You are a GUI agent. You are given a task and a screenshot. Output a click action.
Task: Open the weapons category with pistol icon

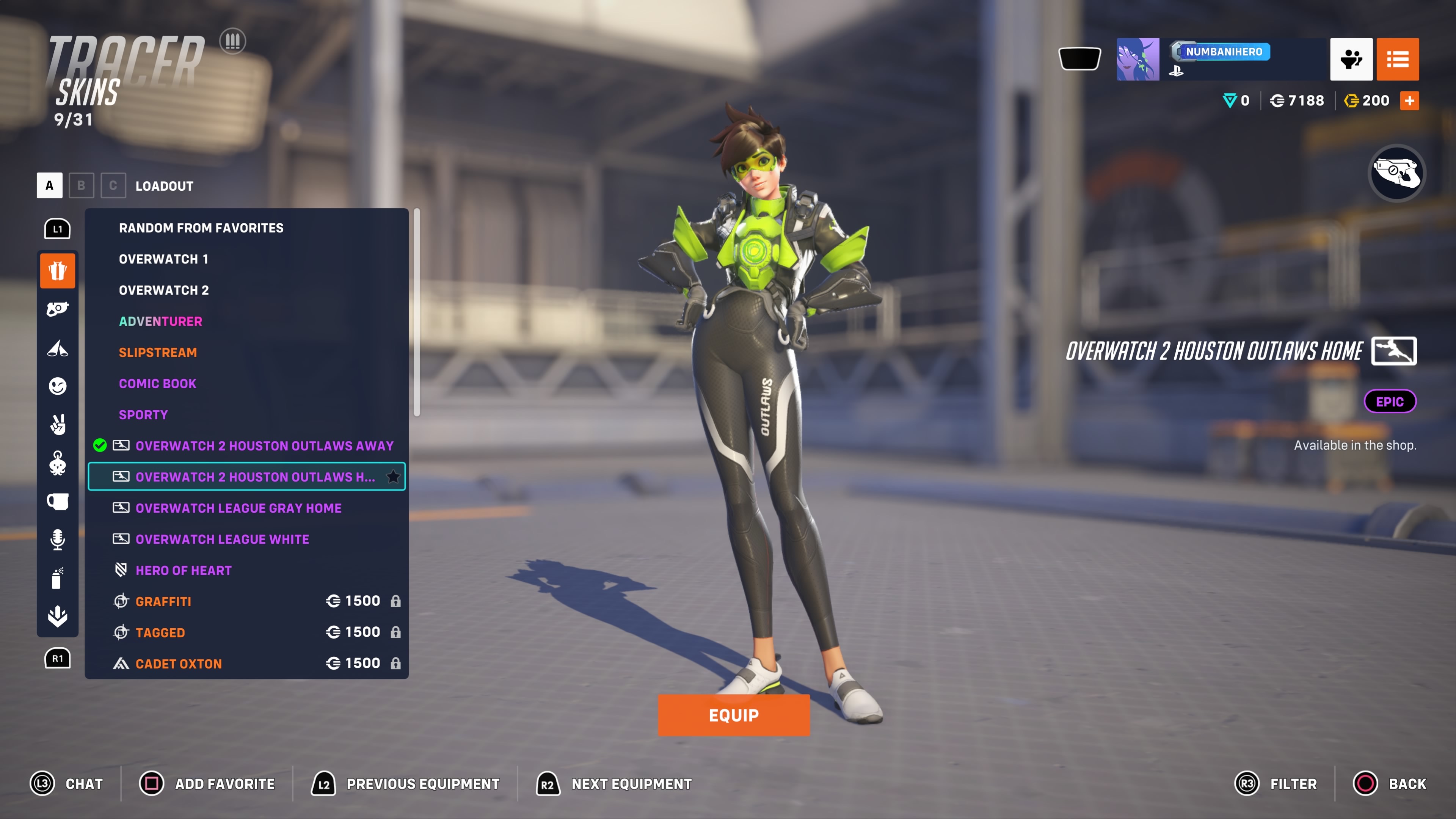pos(57,309)
